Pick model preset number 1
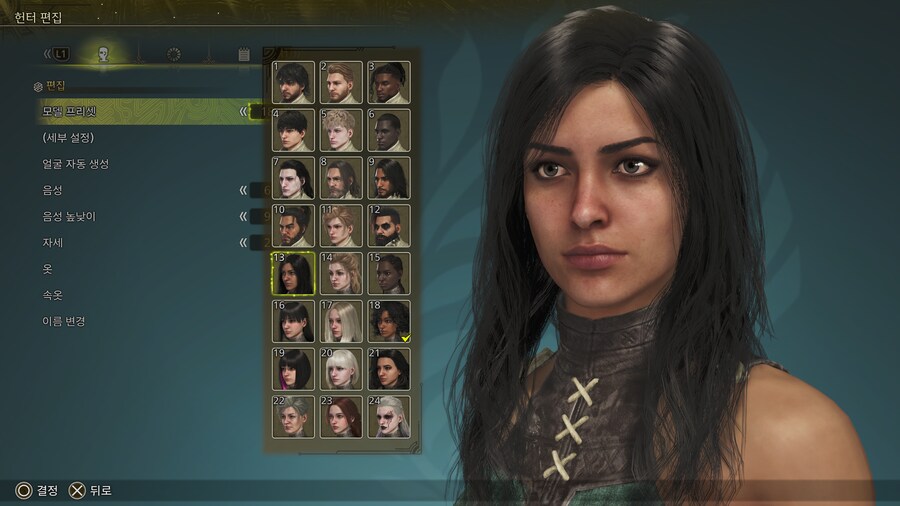Viewport: 900px width, 506px height. click(x=293, y=82)
